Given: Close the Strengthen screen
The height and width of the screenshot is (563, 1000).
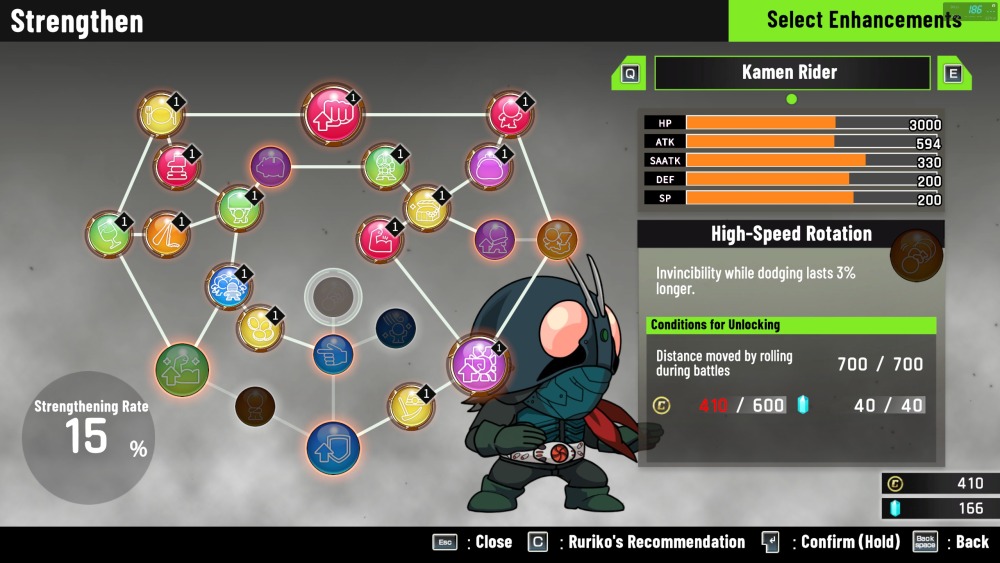Looking at the screenshot, I should coord(445,542).
